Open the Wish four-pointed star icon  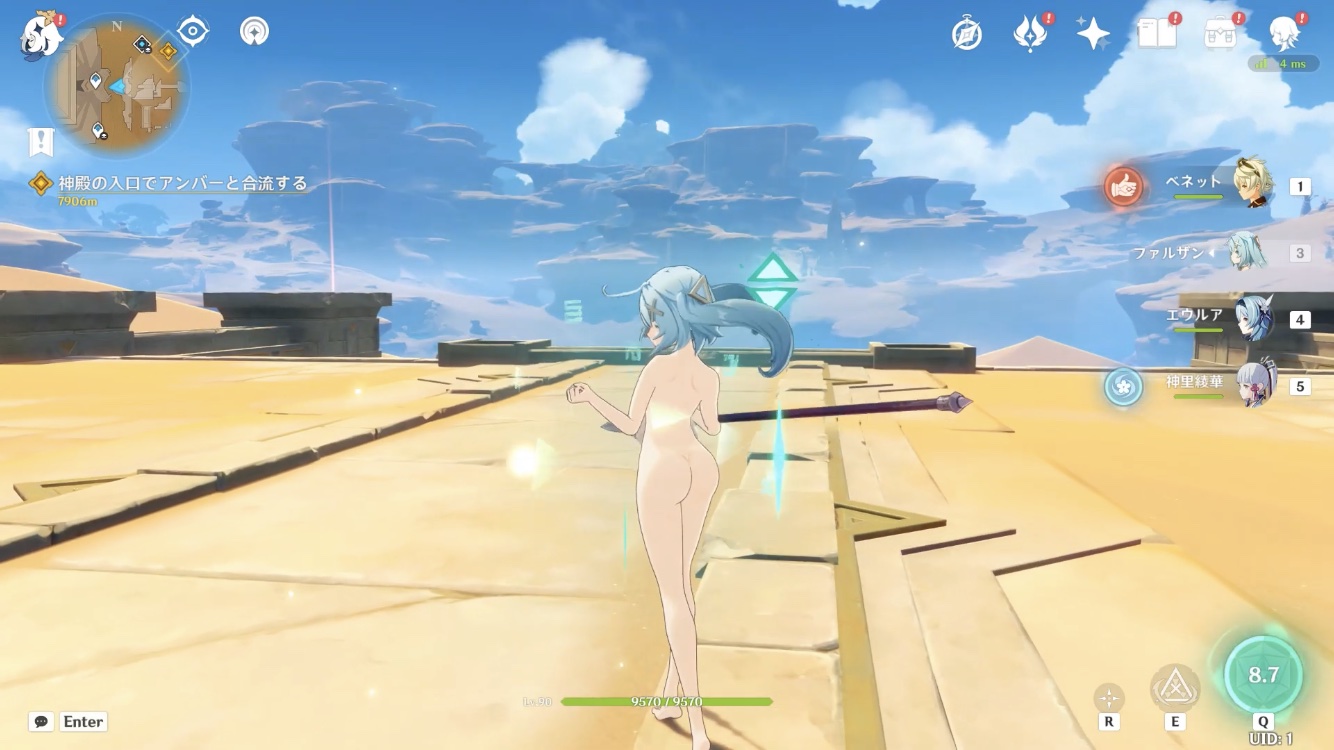(1093, 34)
